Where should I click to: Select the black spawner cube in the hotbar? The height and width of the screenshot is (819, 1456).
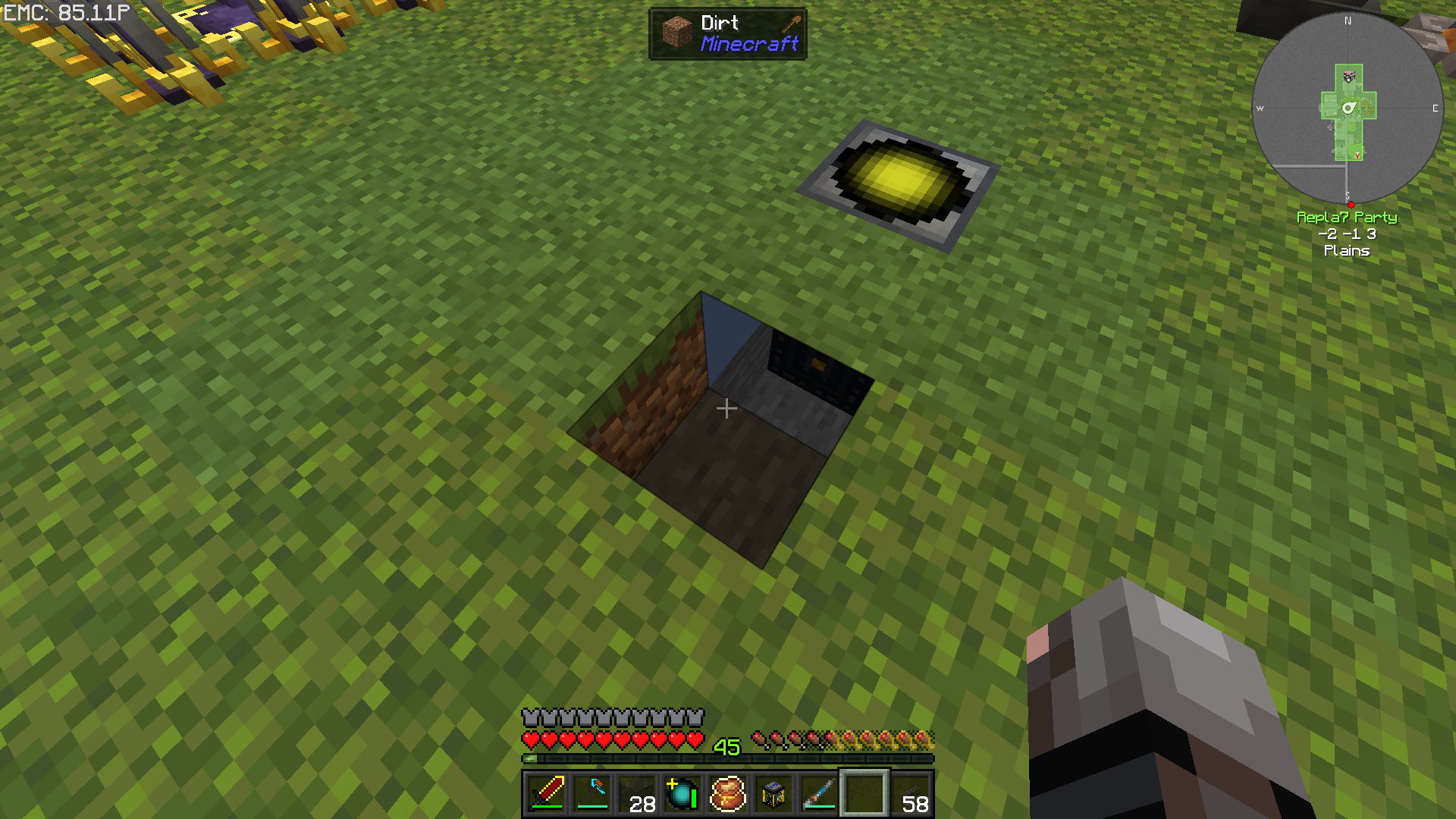point(772,795)
